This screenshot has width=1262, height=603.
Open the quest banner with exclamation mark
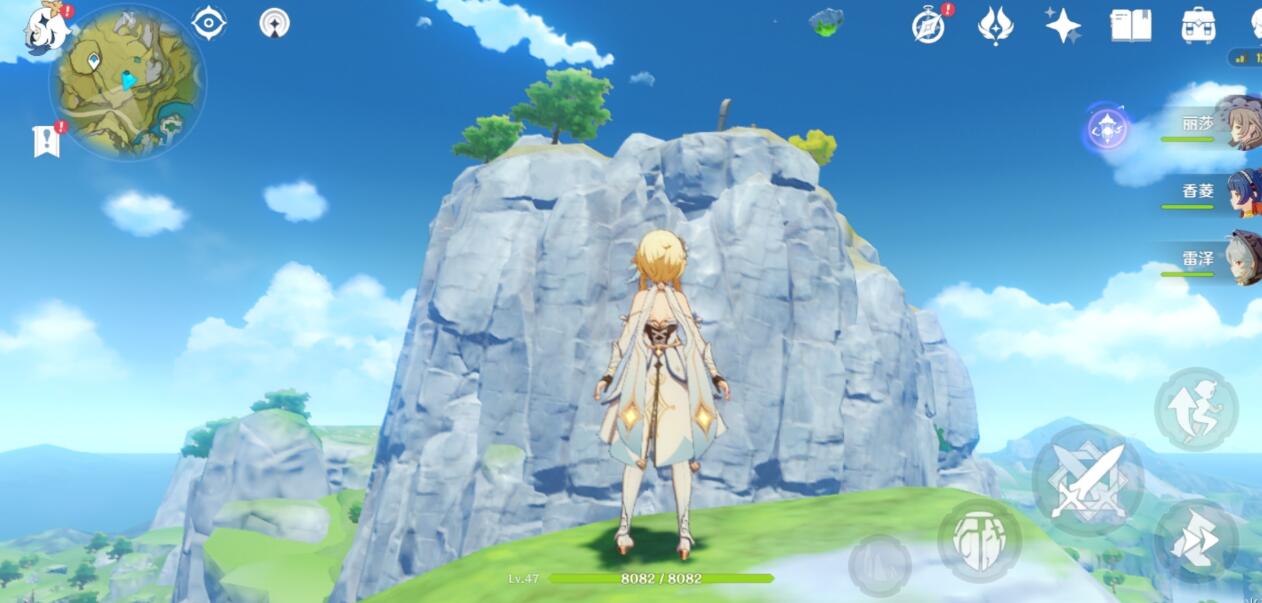47,141
